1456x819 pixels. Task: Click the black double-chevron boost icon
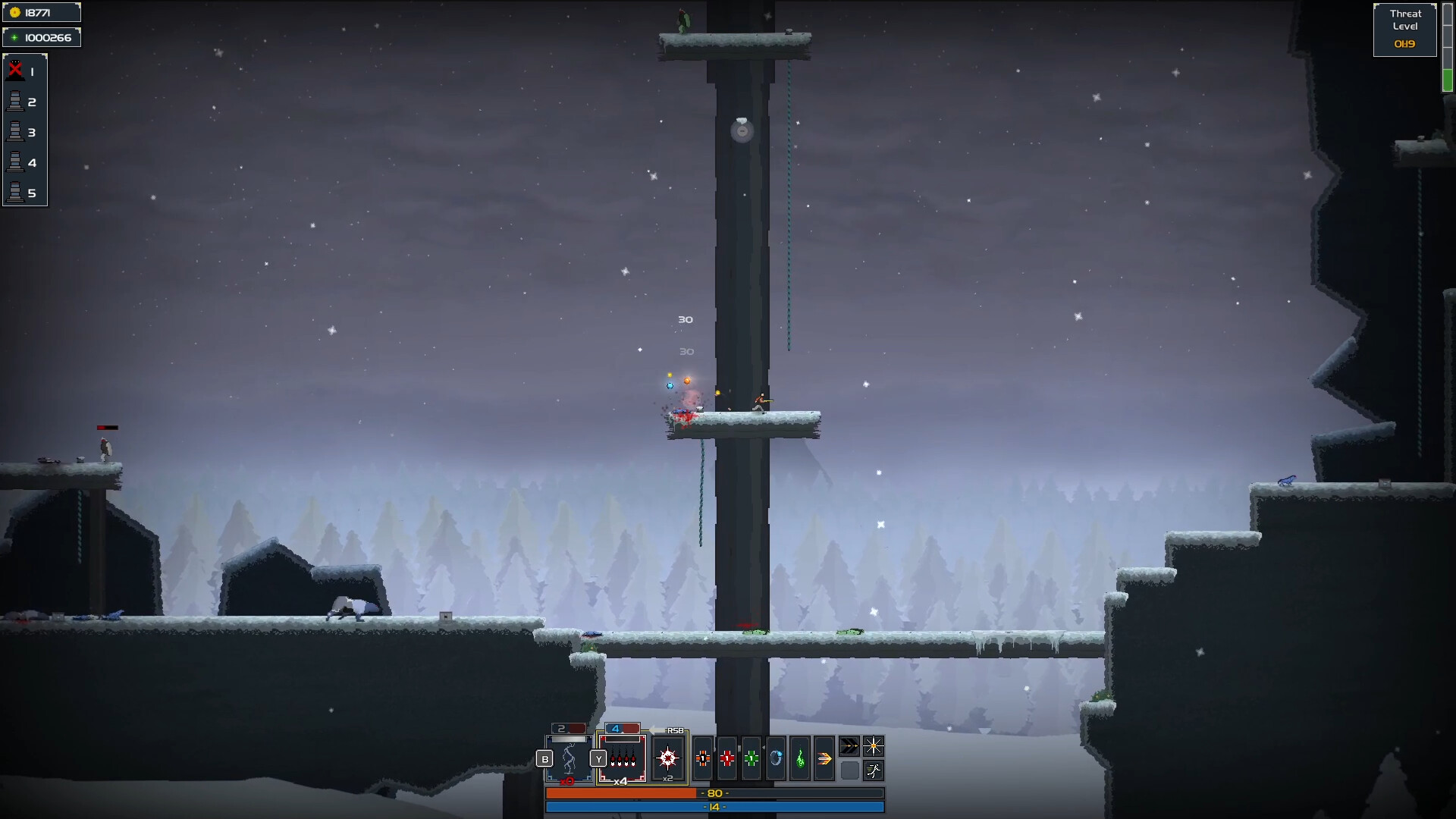tap(850, 746)
